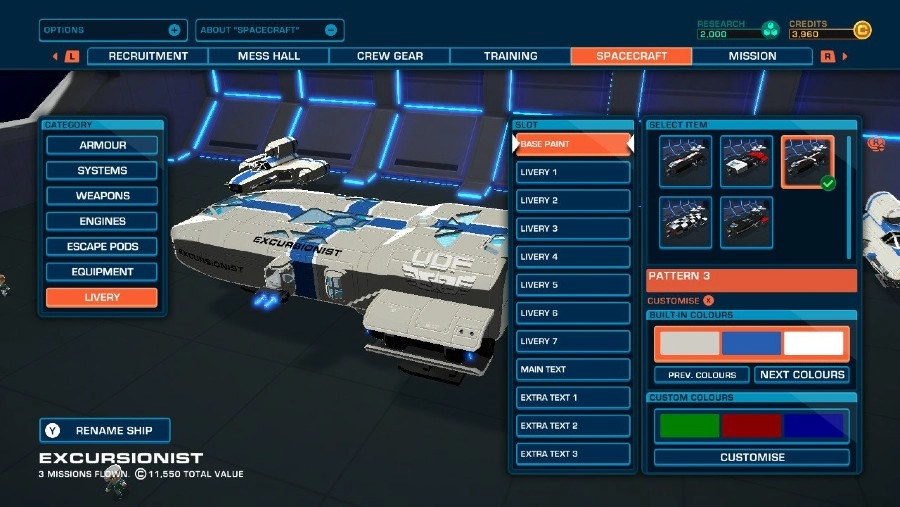This screenshot has width=900, height=507.
Task: Select the green custom colour swatch
Action: click(689, 426)
